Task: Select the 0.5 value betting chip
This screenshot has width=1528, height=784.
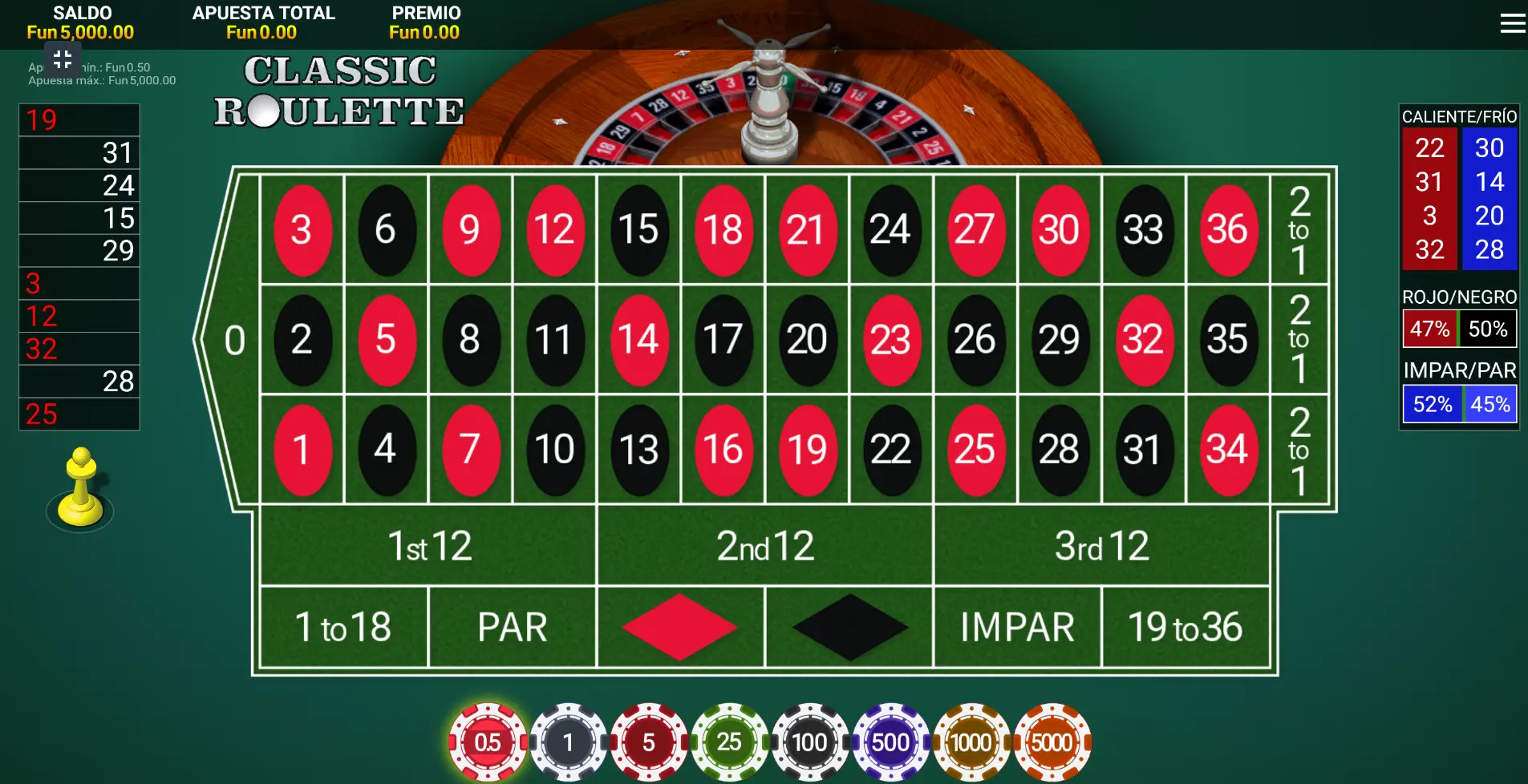Action: pyautogui.click(x=488, y=742)
